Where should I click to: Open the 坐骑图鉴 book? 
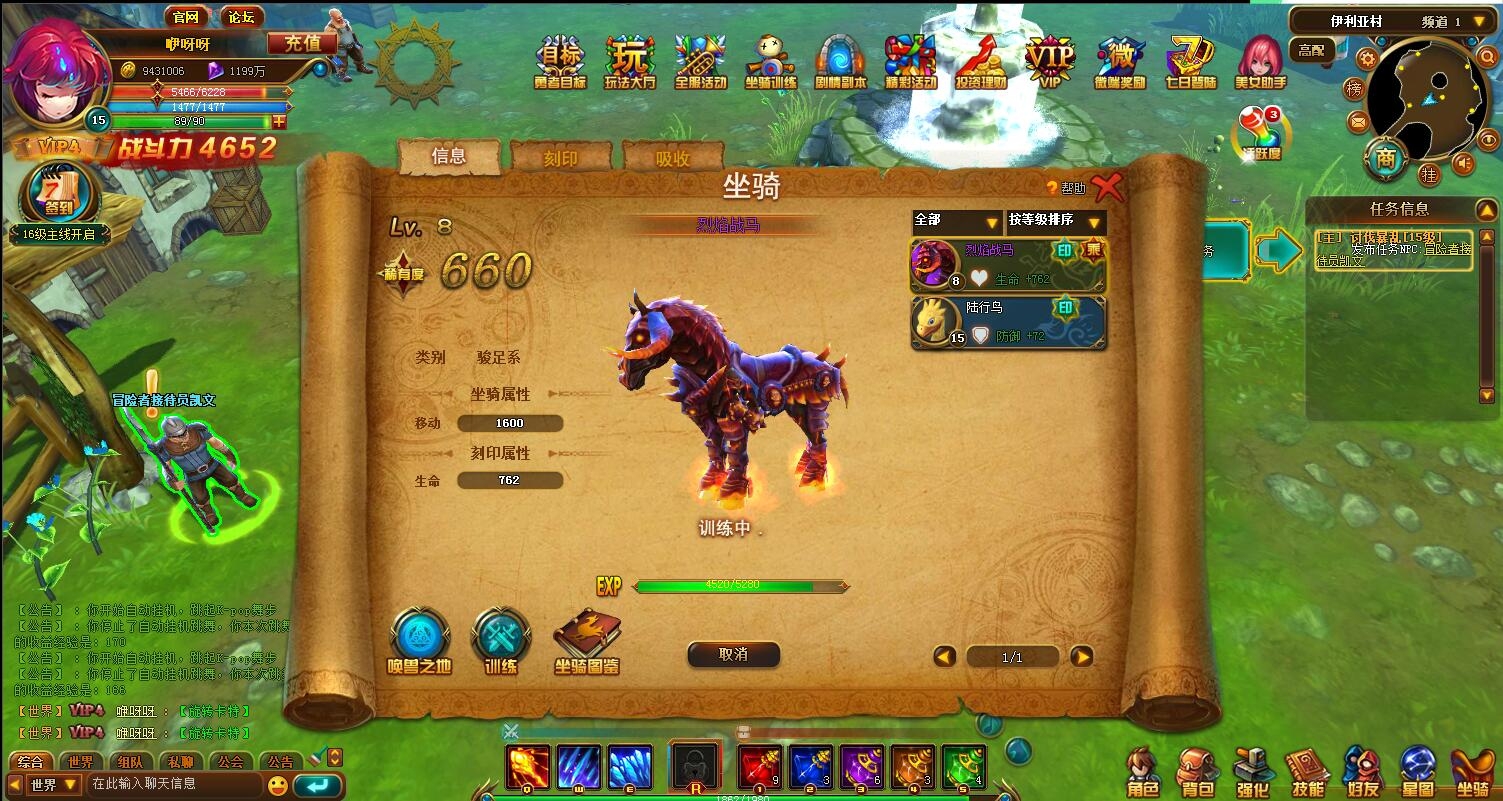coord(587,640)
